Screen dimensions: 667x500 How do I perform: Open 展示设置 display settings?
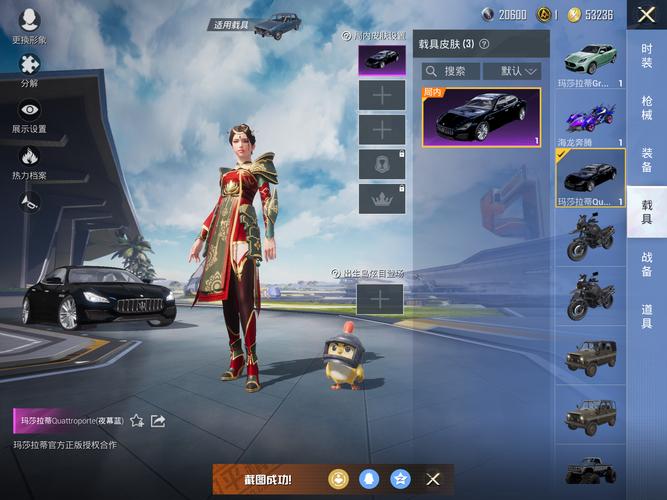tap(29, 116)
